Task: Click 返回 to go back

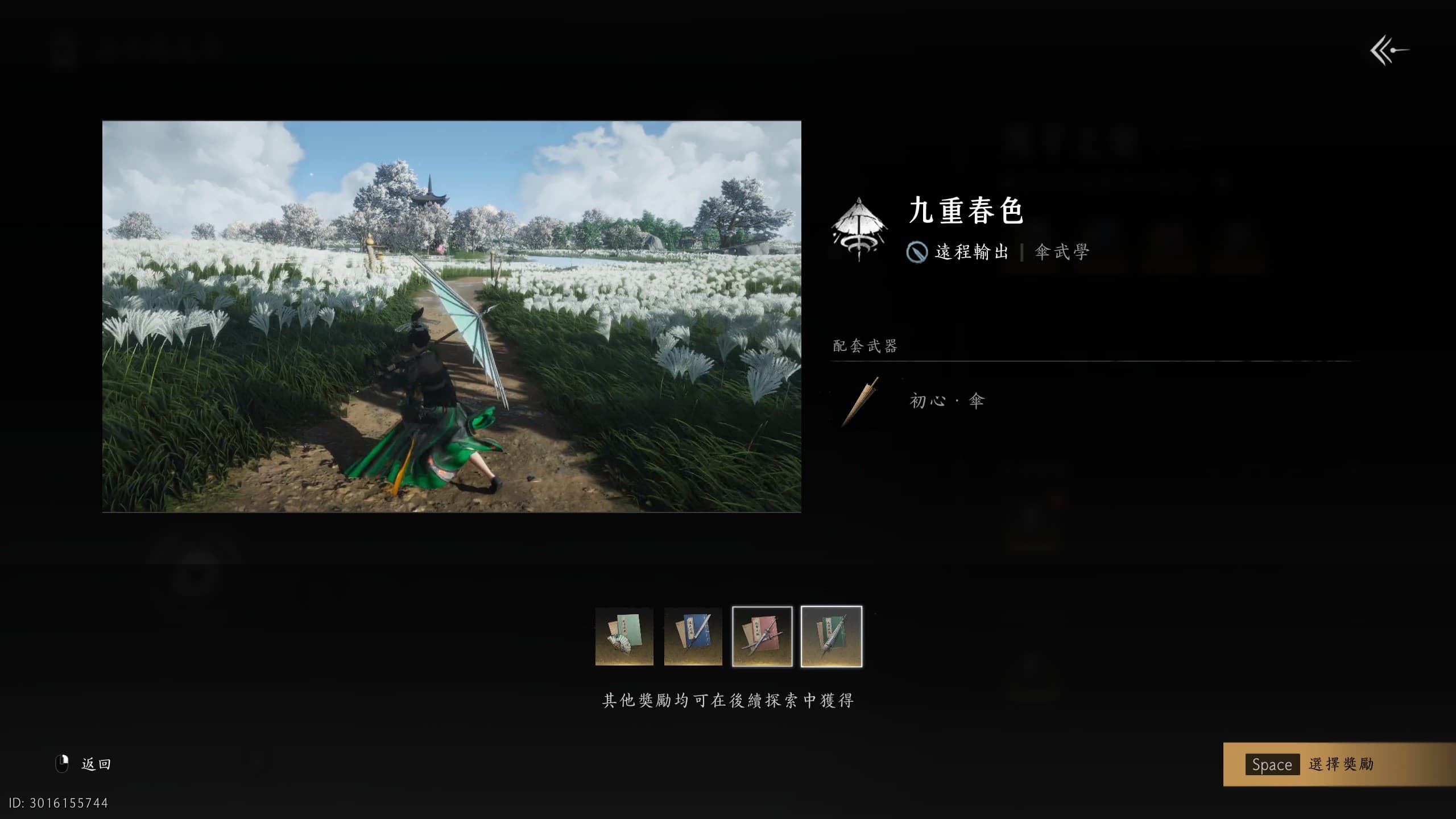Action: point(96,763)
